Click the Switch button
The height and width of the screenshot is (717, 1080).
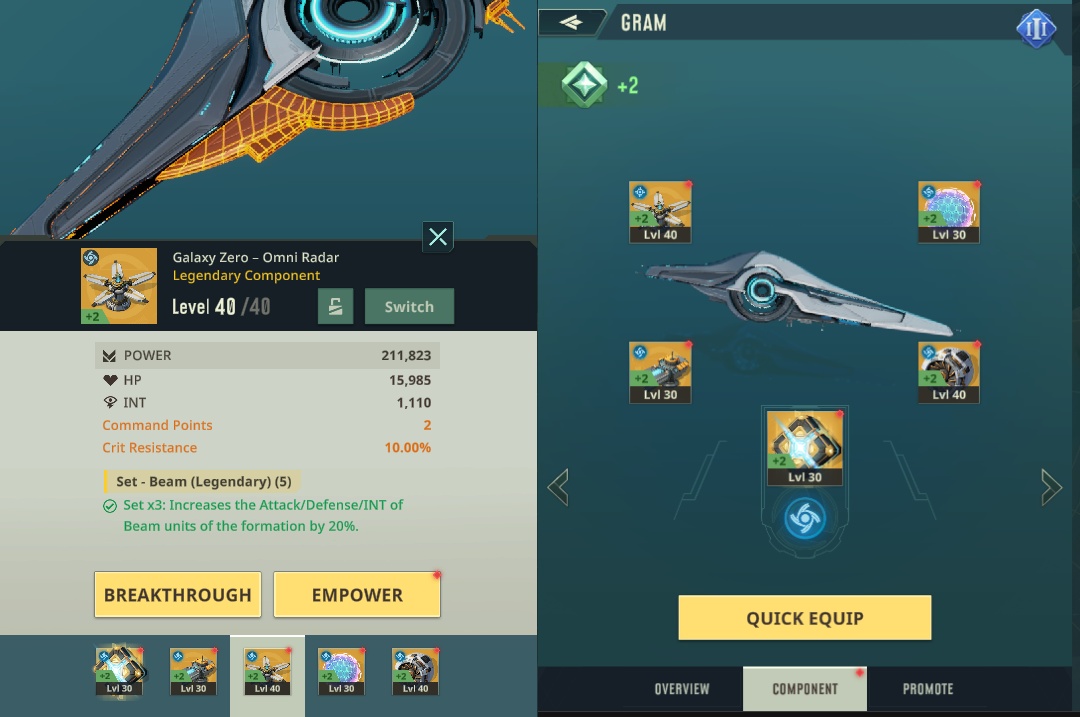(409, 307)
